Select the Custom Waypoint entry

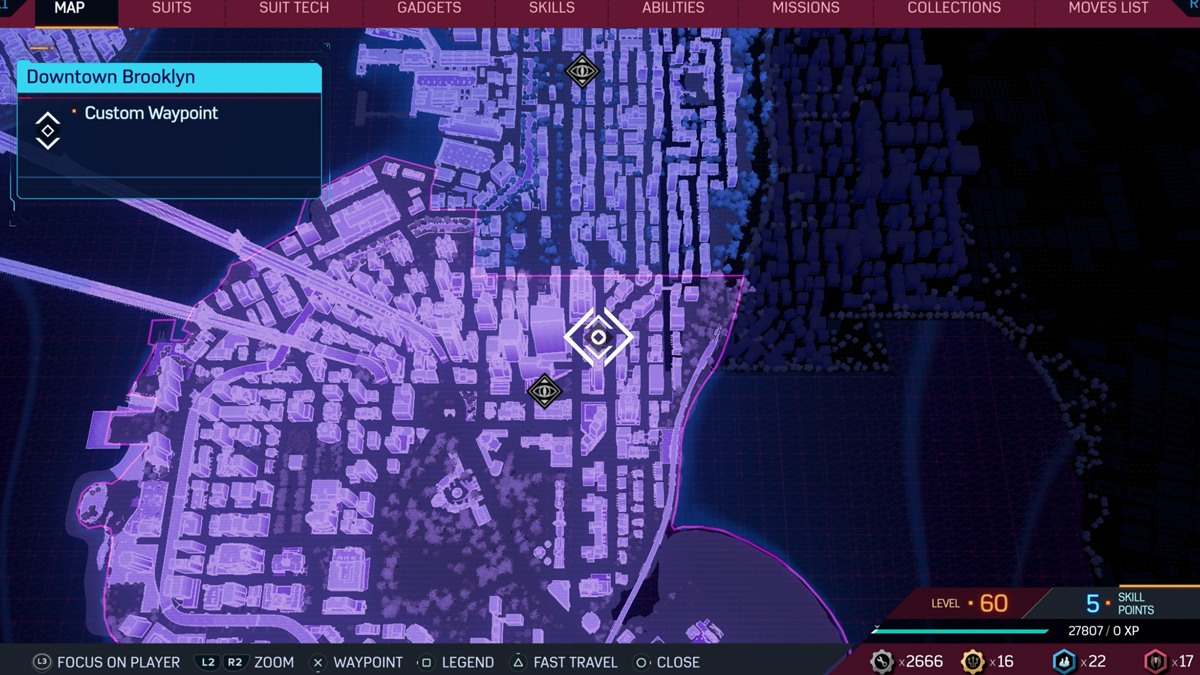[151, 114]
